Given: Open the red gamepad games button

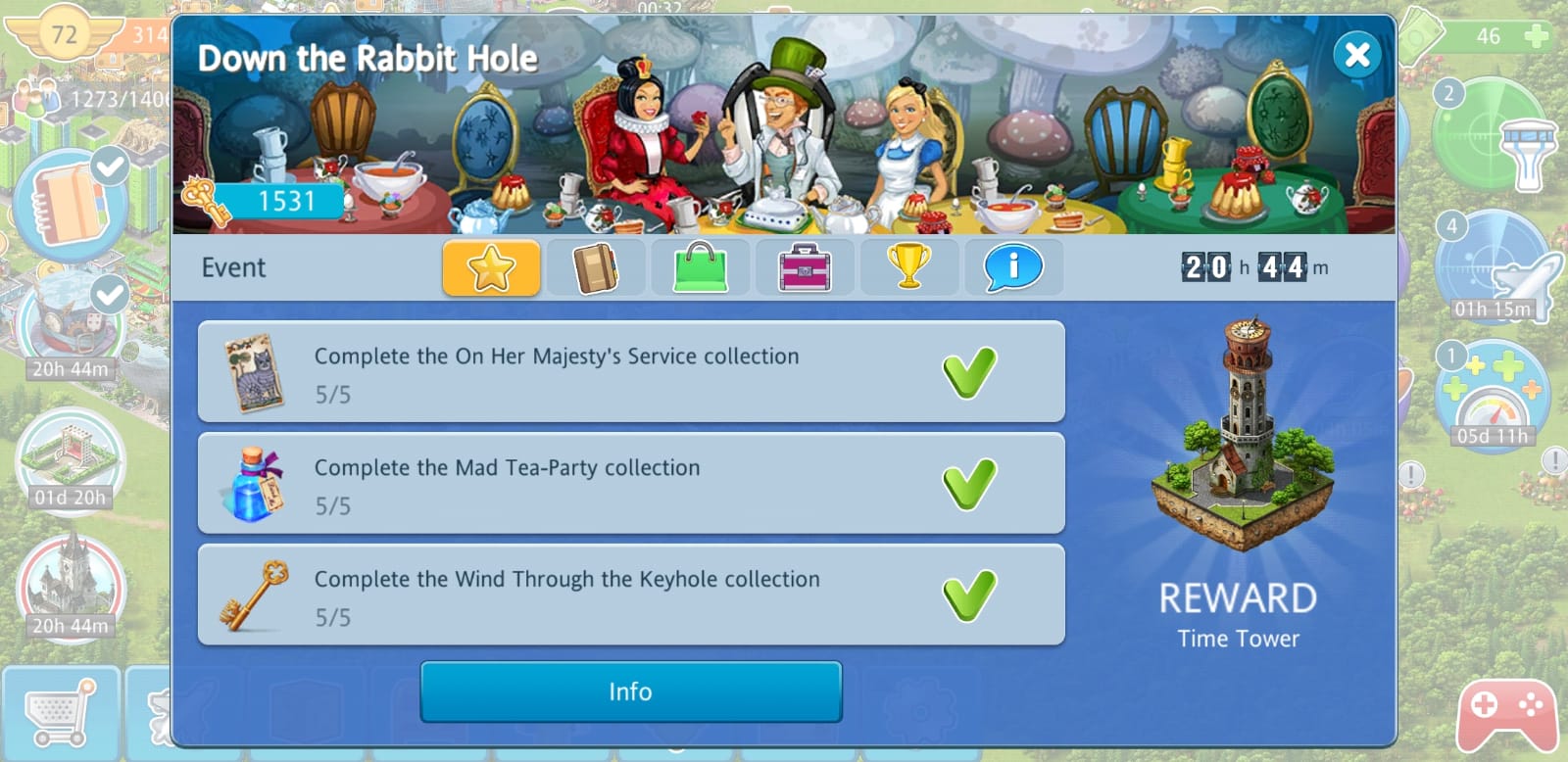Looking at the screenshot, I should (x=1506, y=717).
